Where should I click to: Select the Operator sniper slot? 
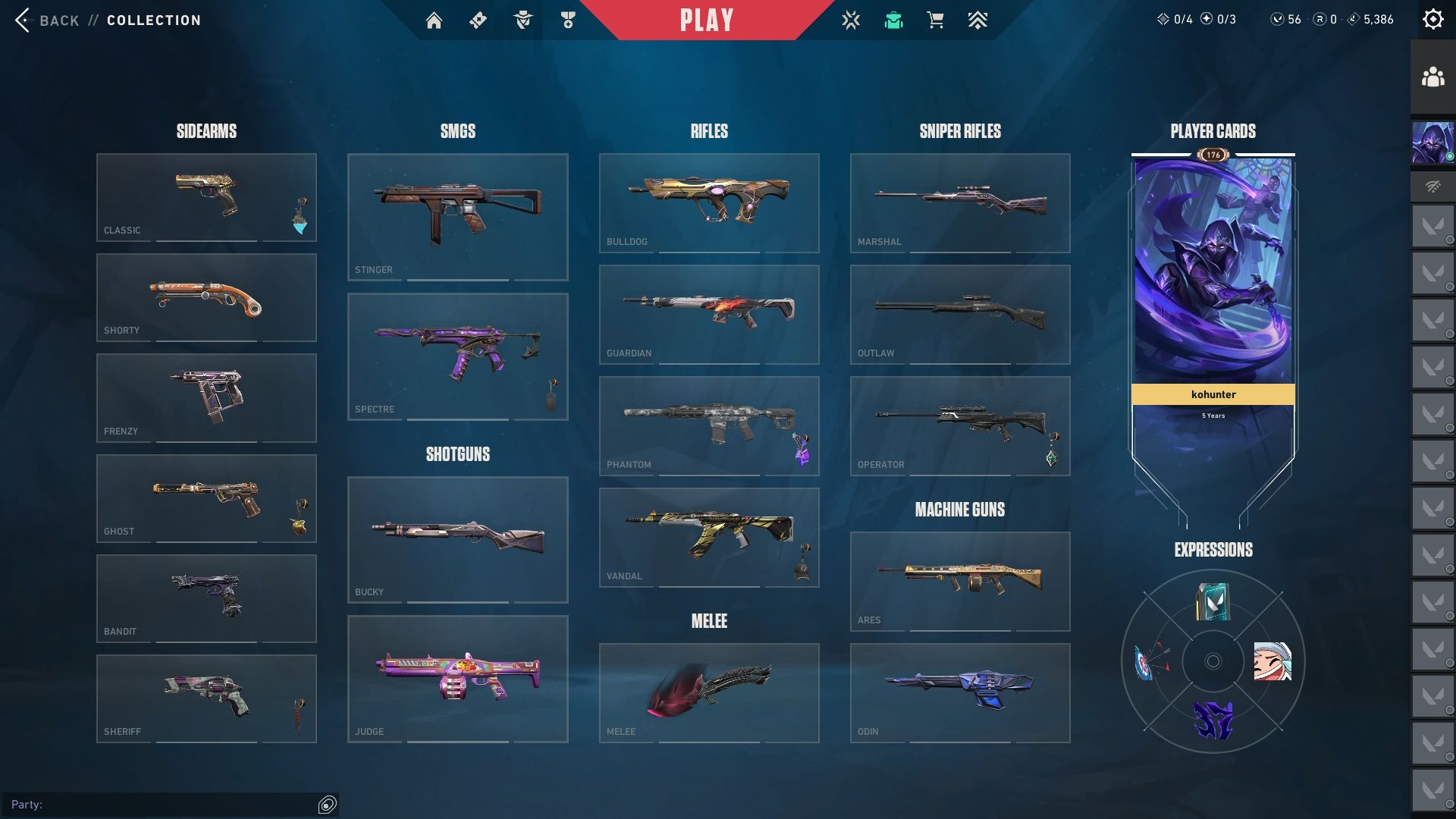tap(960, 425)
